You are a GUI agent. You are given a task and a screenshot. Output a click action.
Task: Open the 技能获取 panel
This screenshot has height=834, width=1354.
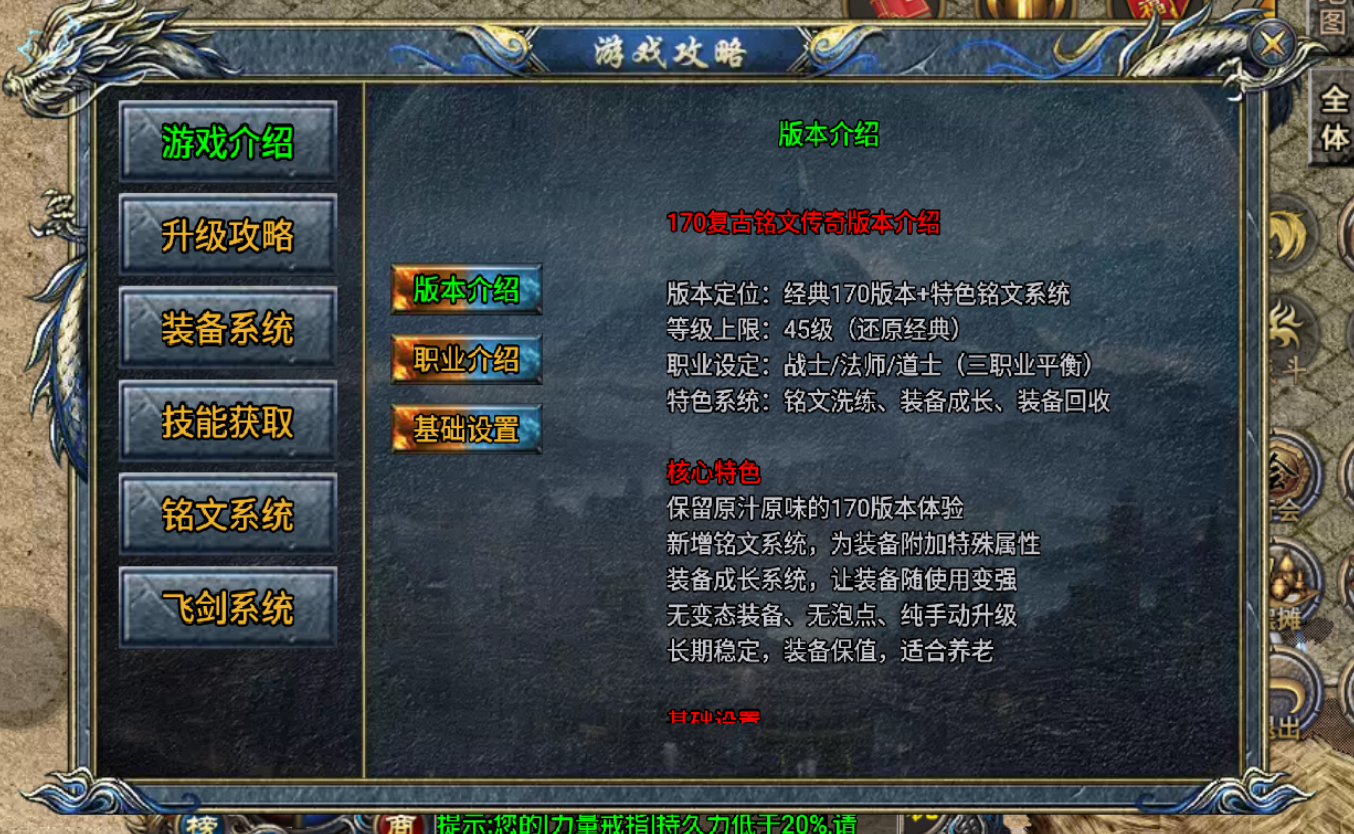(x=227, y=421)
